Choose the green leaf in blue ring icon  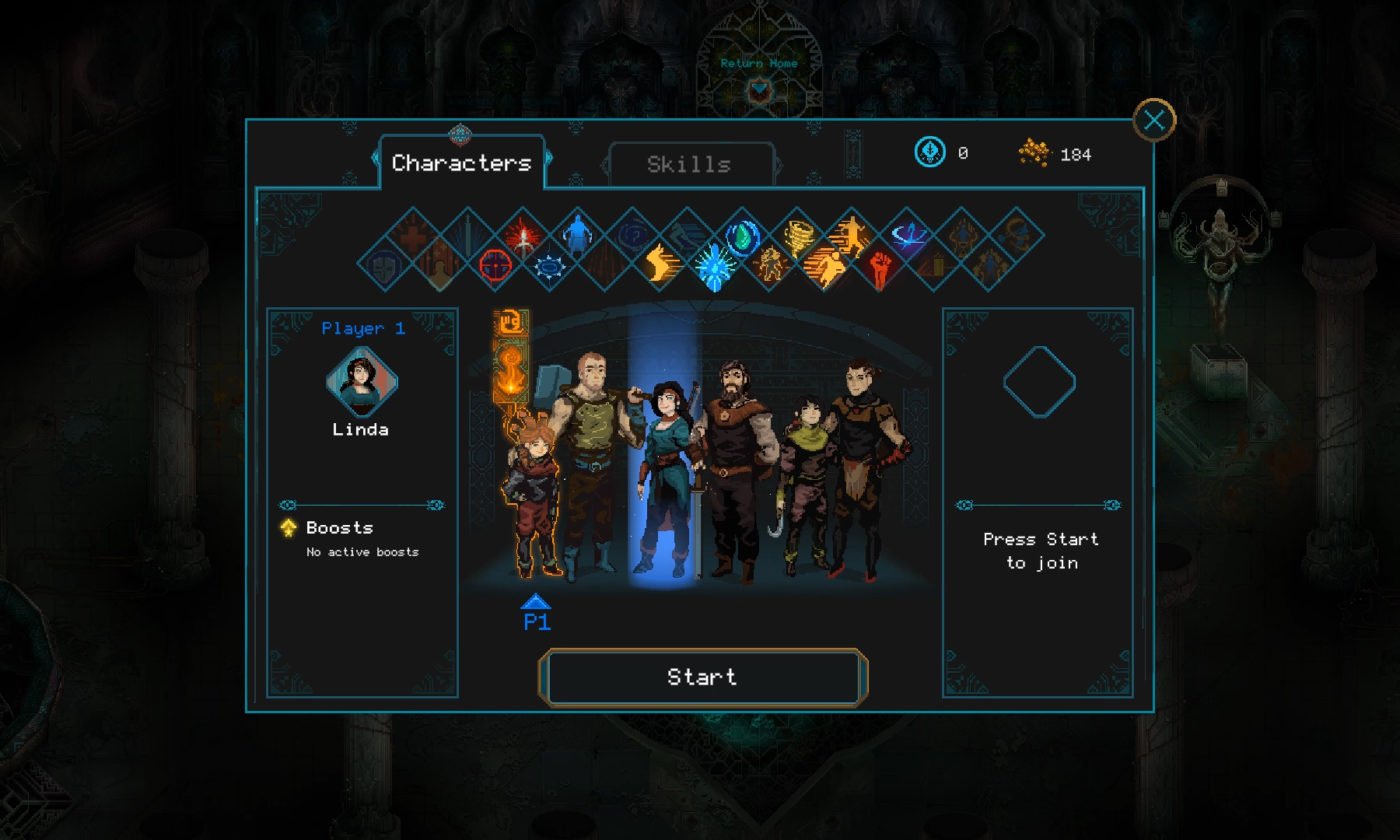pyautogui.click(x=742, y=236)
